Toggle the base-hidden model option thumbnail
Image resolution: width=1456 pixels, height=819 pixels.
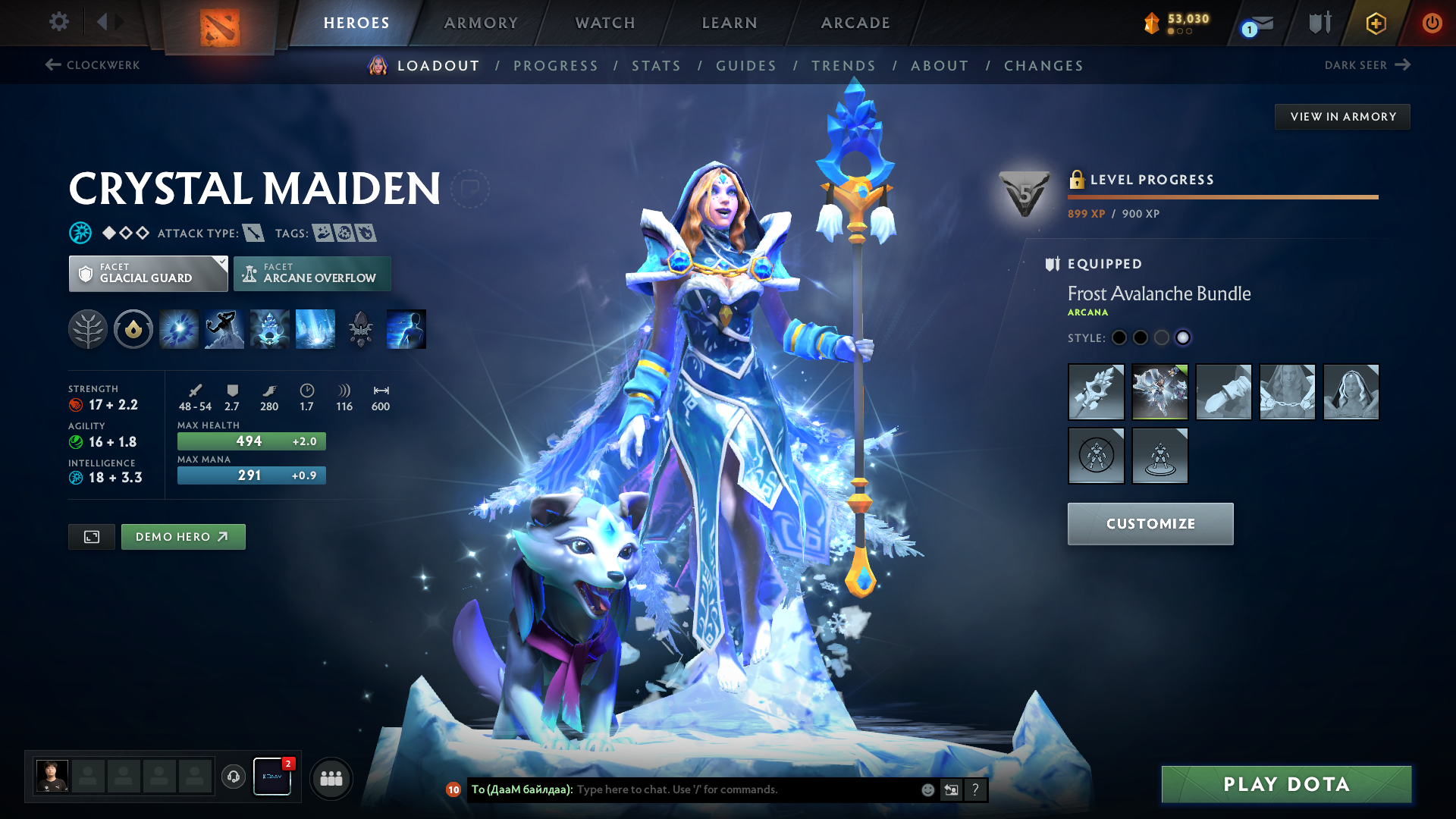point(1096,455)
